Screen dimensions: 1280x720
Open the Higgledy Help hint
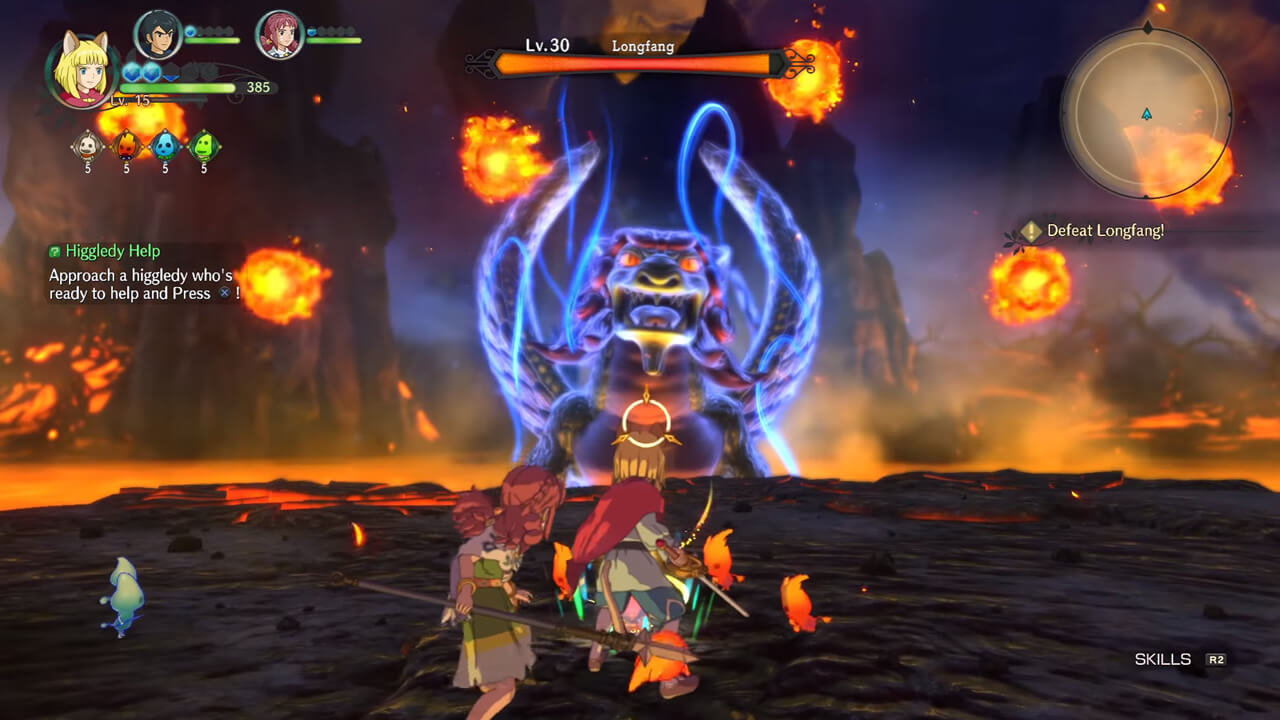[x=112, y=251]
